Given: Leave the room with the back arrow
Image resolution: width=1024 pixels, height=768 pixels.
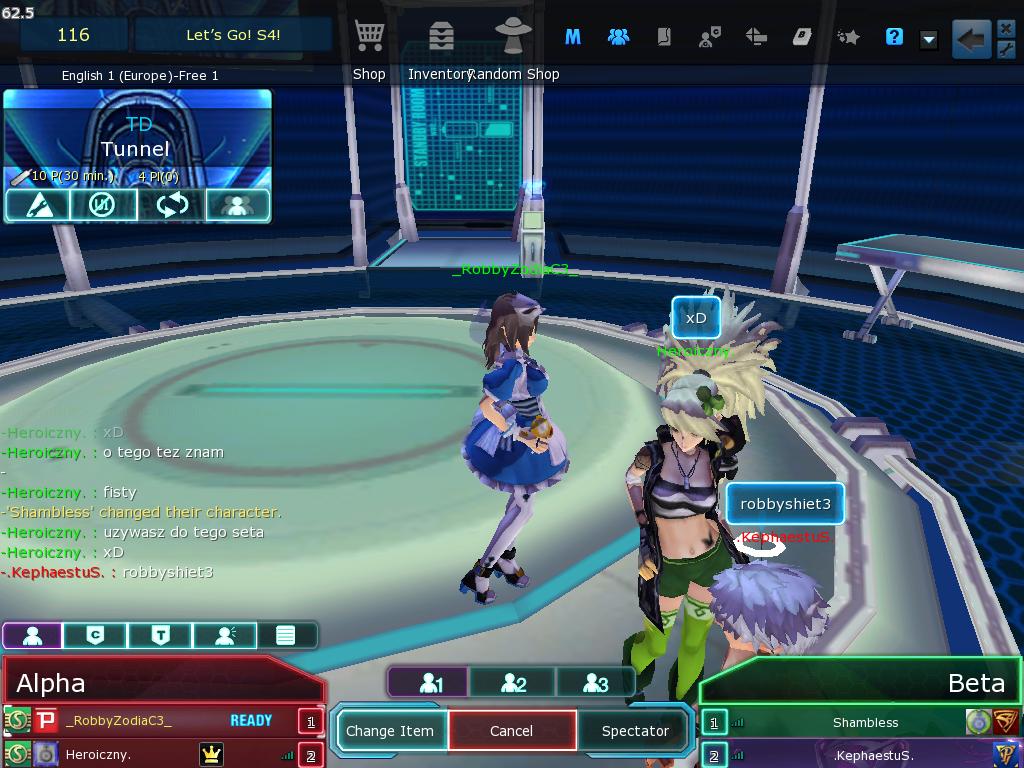Looking at the screenshot, I should (970, 39).
